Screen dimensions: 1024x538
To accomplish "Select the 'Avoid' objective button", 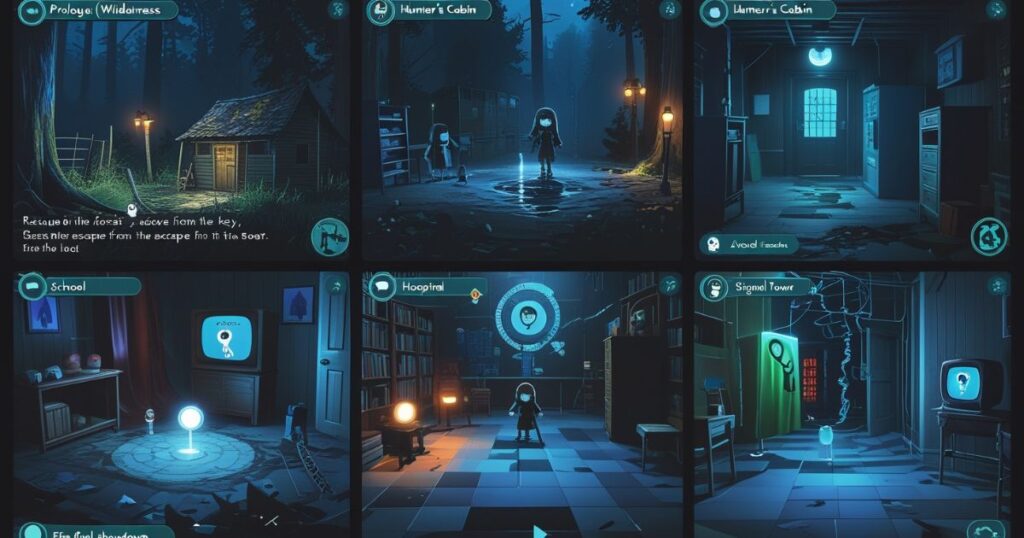I will 752,243.
